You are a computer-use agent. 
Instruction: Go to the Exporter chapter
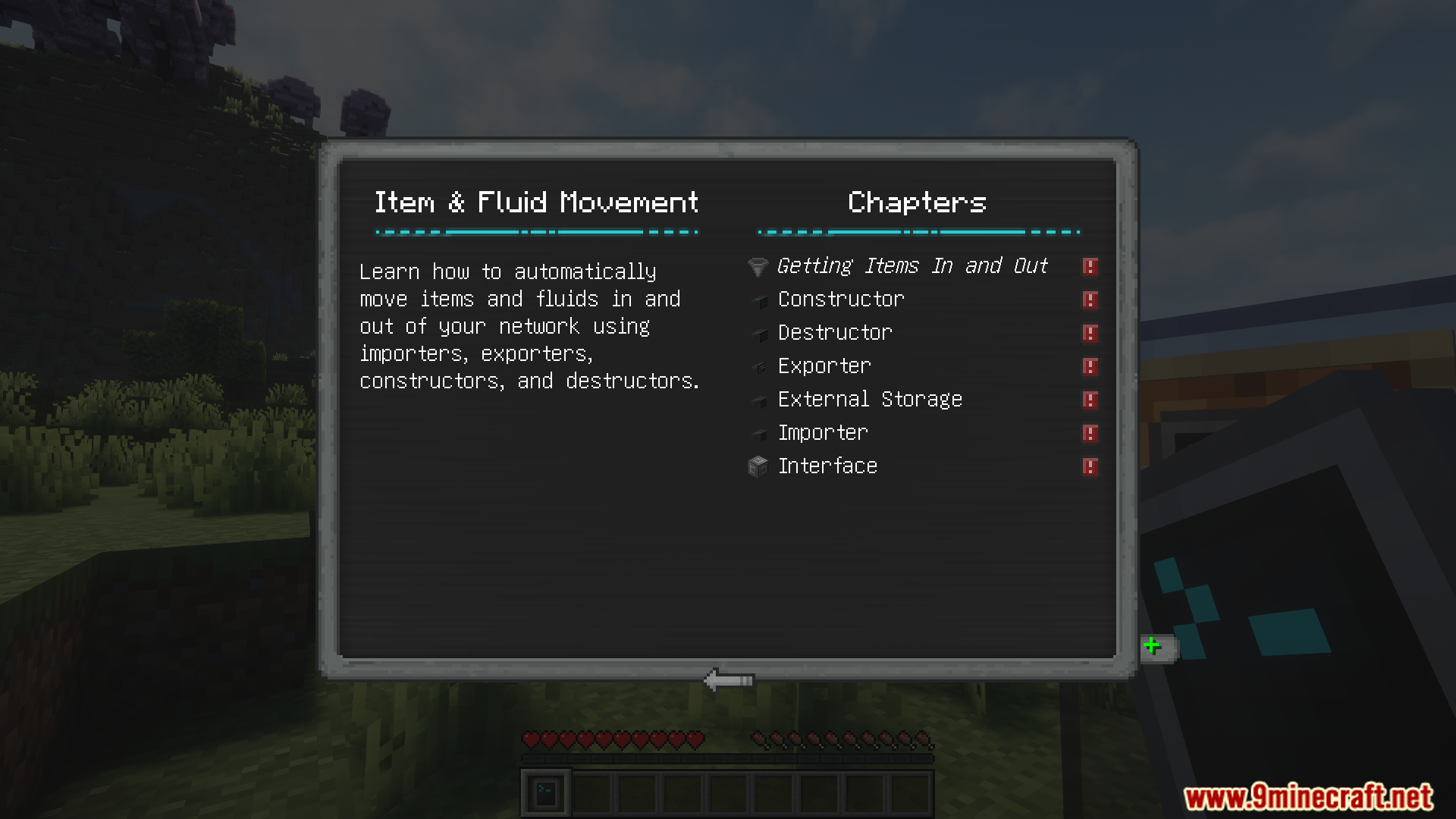pyautogui.click(x=824, y=366)
